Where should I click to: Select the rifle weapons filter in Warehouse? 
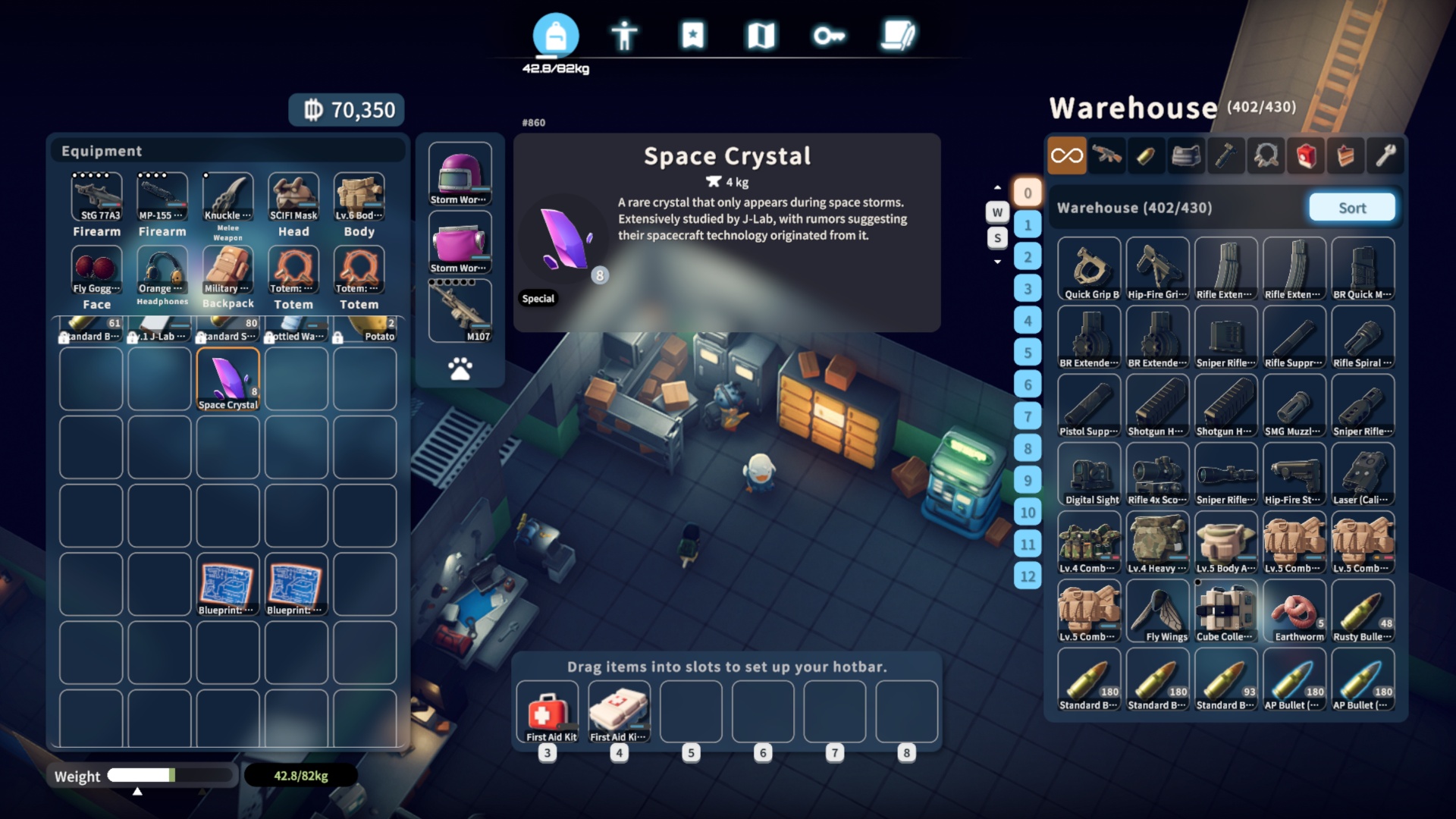[1107, 155]
